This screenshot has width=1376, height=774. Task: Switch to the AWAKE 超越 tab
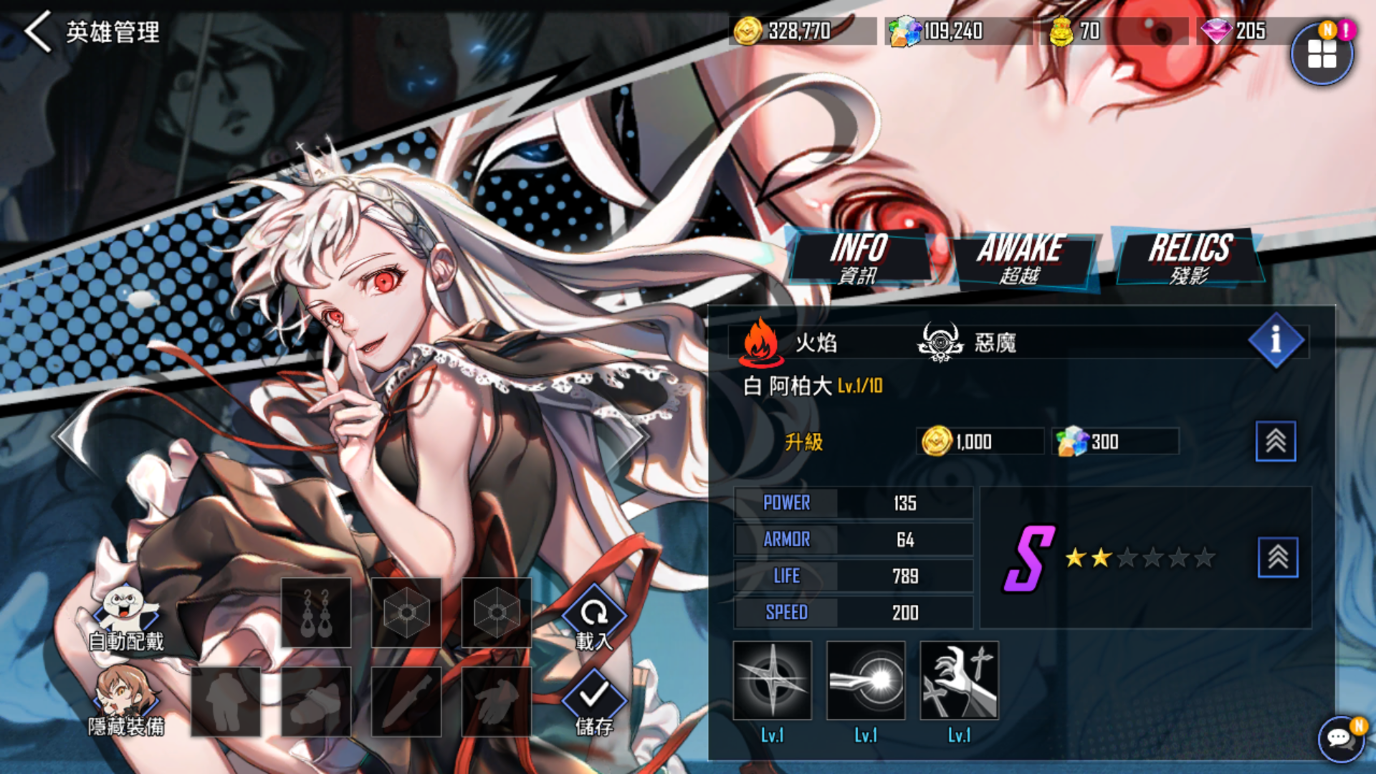[x=1022, y=258]
